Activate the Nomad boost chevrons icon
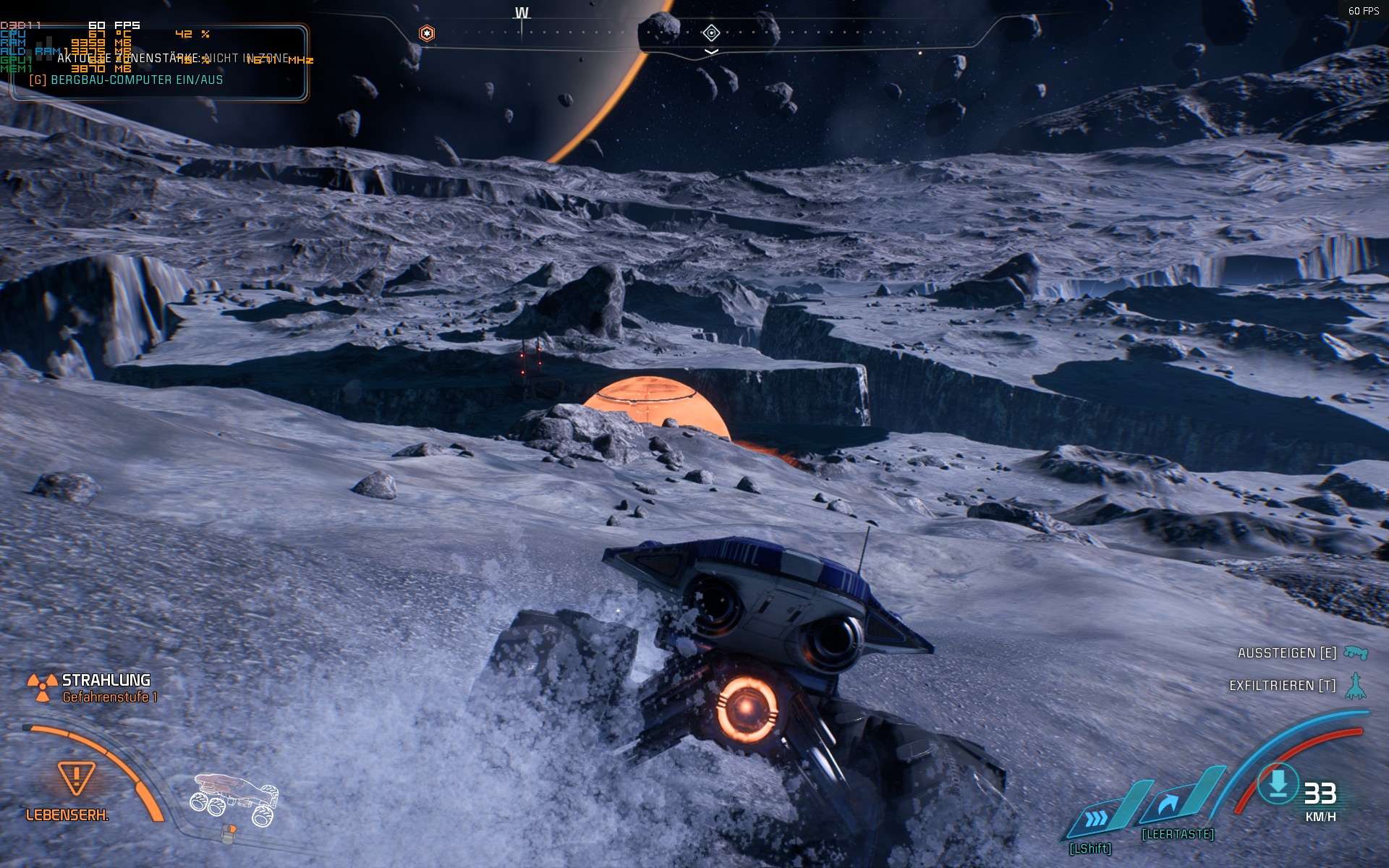The image size is (1389, 868). [1097, 818]
